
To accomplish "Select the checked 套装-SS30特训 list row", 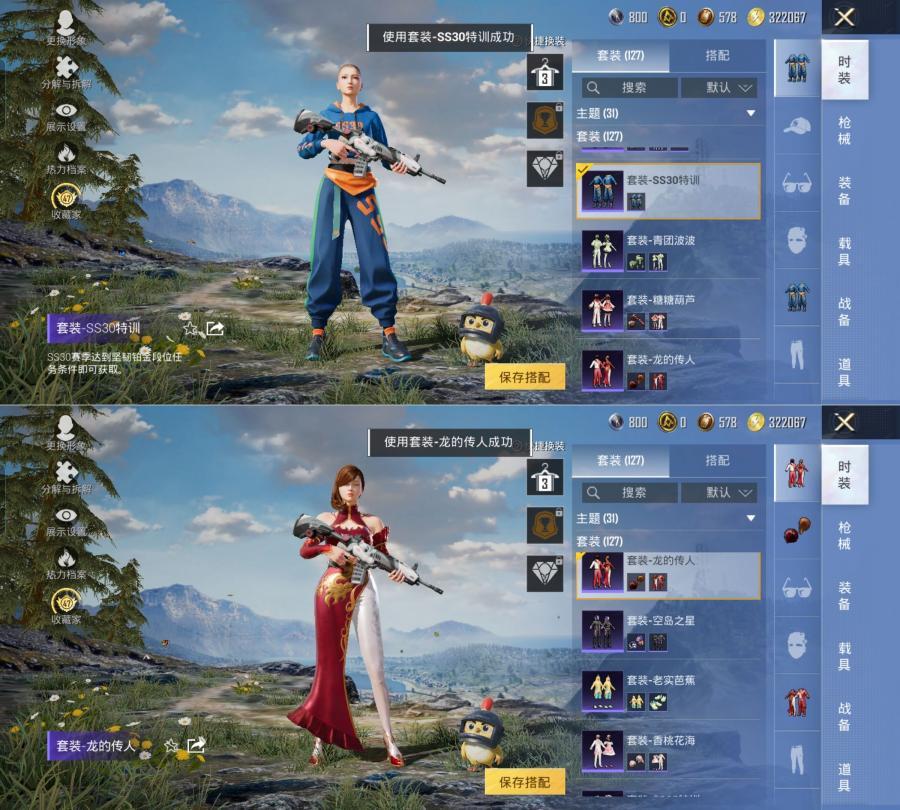I will 667,190.
